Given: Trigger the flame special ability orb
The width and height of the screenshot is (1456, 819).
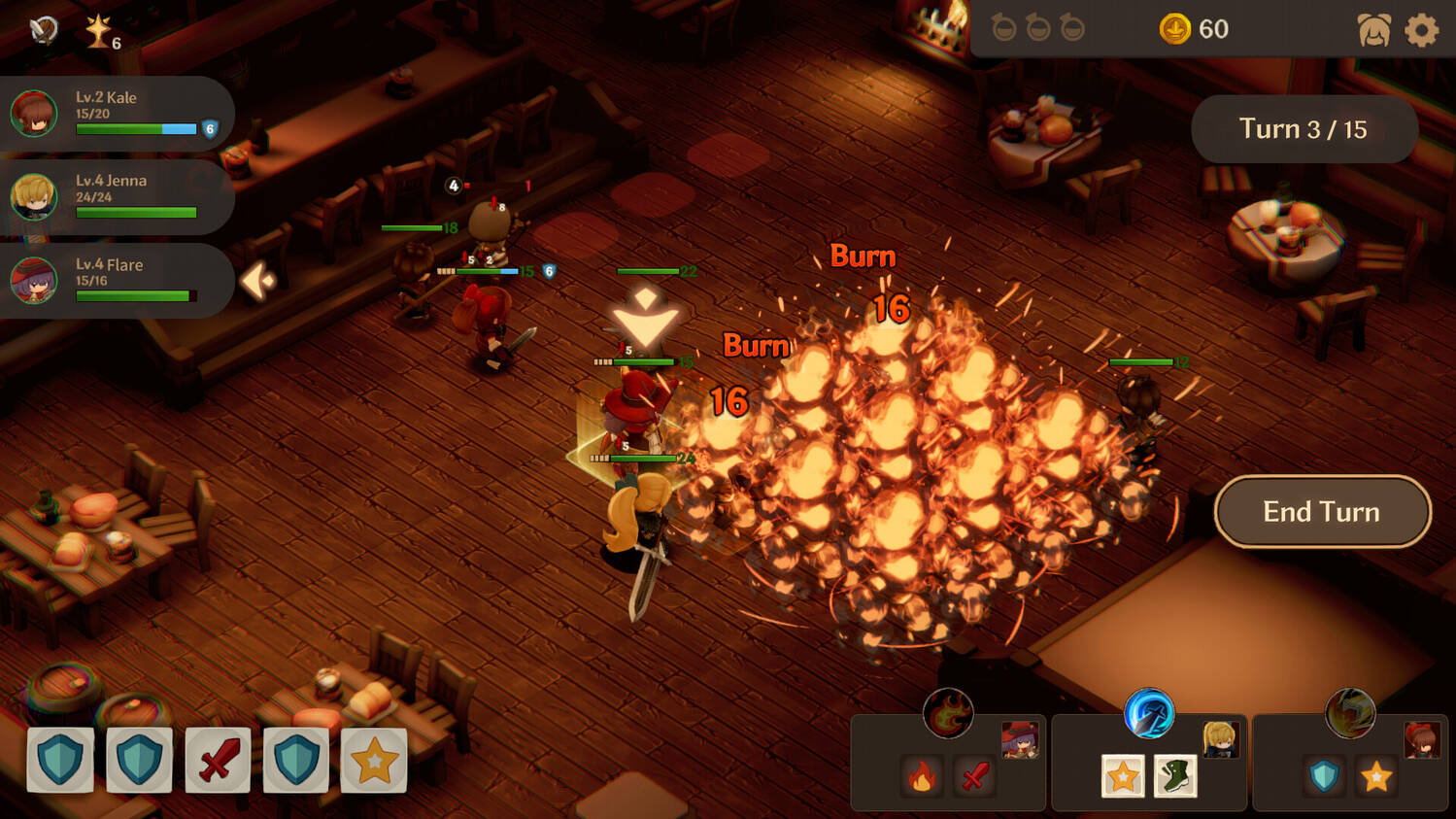Looking at the screenshot, I should 948,714.
